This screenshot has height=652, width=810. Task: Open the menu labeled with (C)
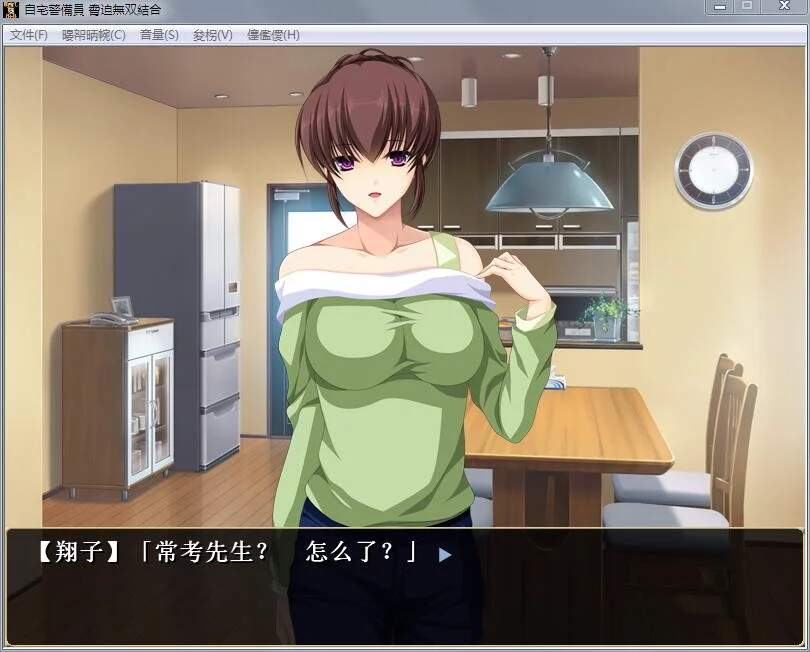[93, 35]
